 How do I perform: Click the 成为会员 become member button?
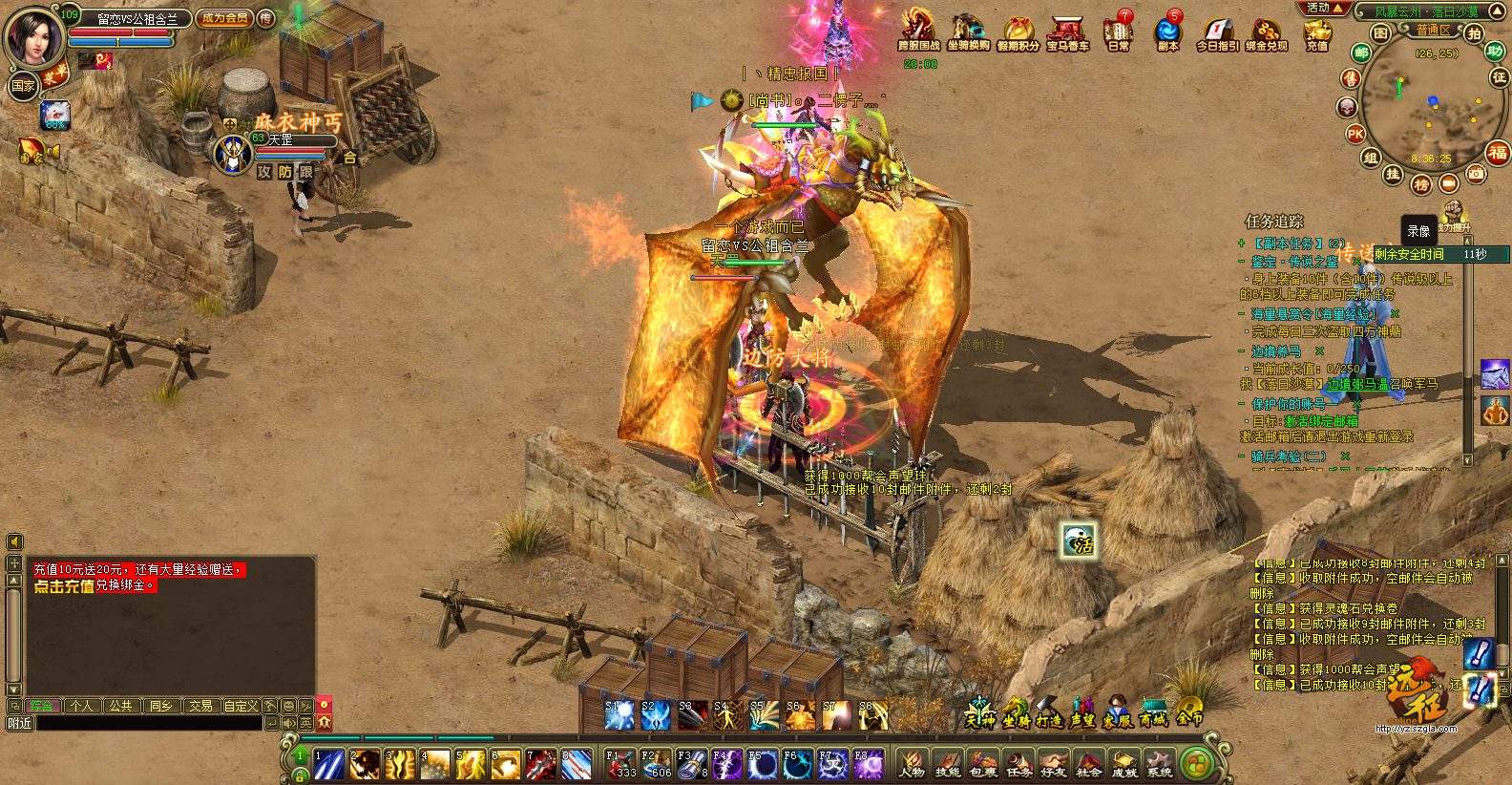[x=224, y=18]
